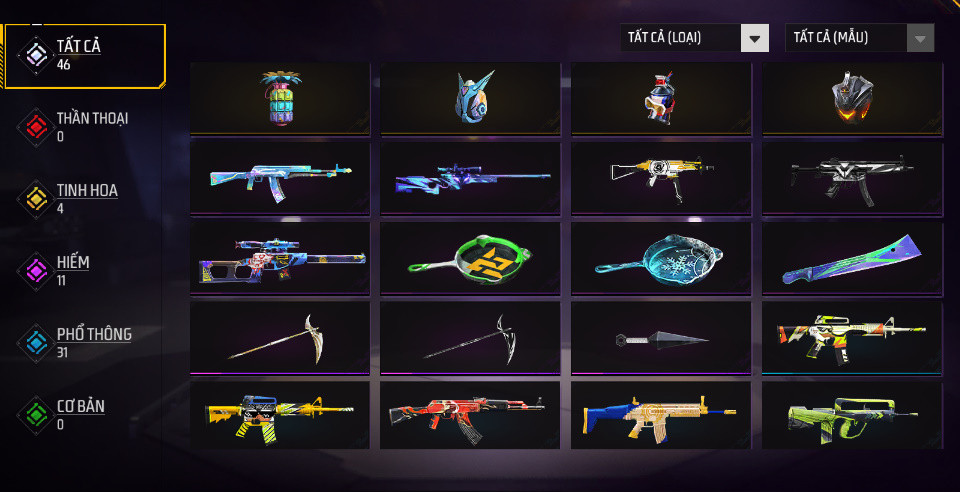Image resolution: width=960 pixels, height=492 pixels.
Task: Open the Tinh Hoa rarity tab
Action: (85, 197)
